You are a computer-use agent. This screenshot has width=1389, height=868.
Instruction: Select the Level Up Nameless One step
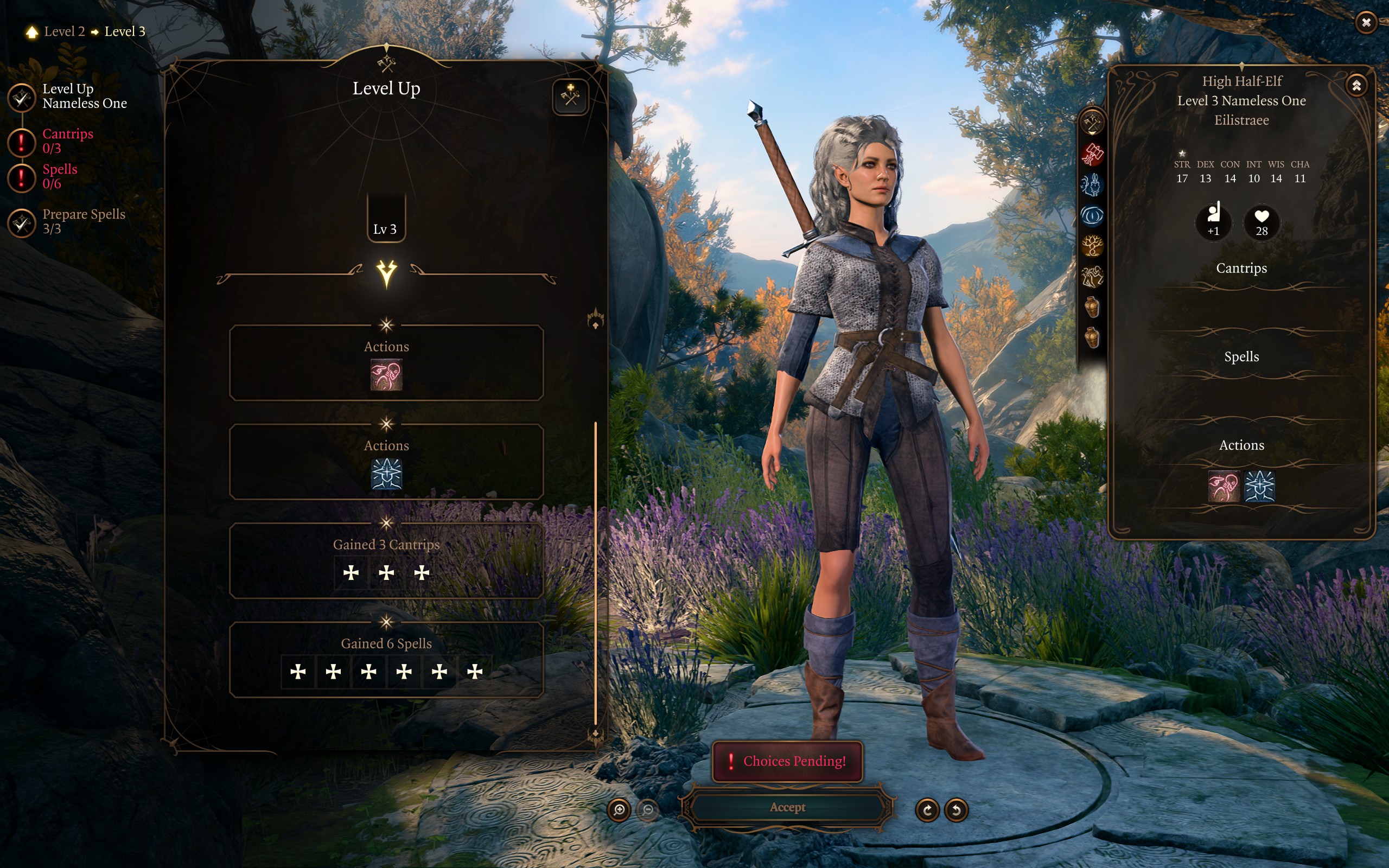click(84, 96)
